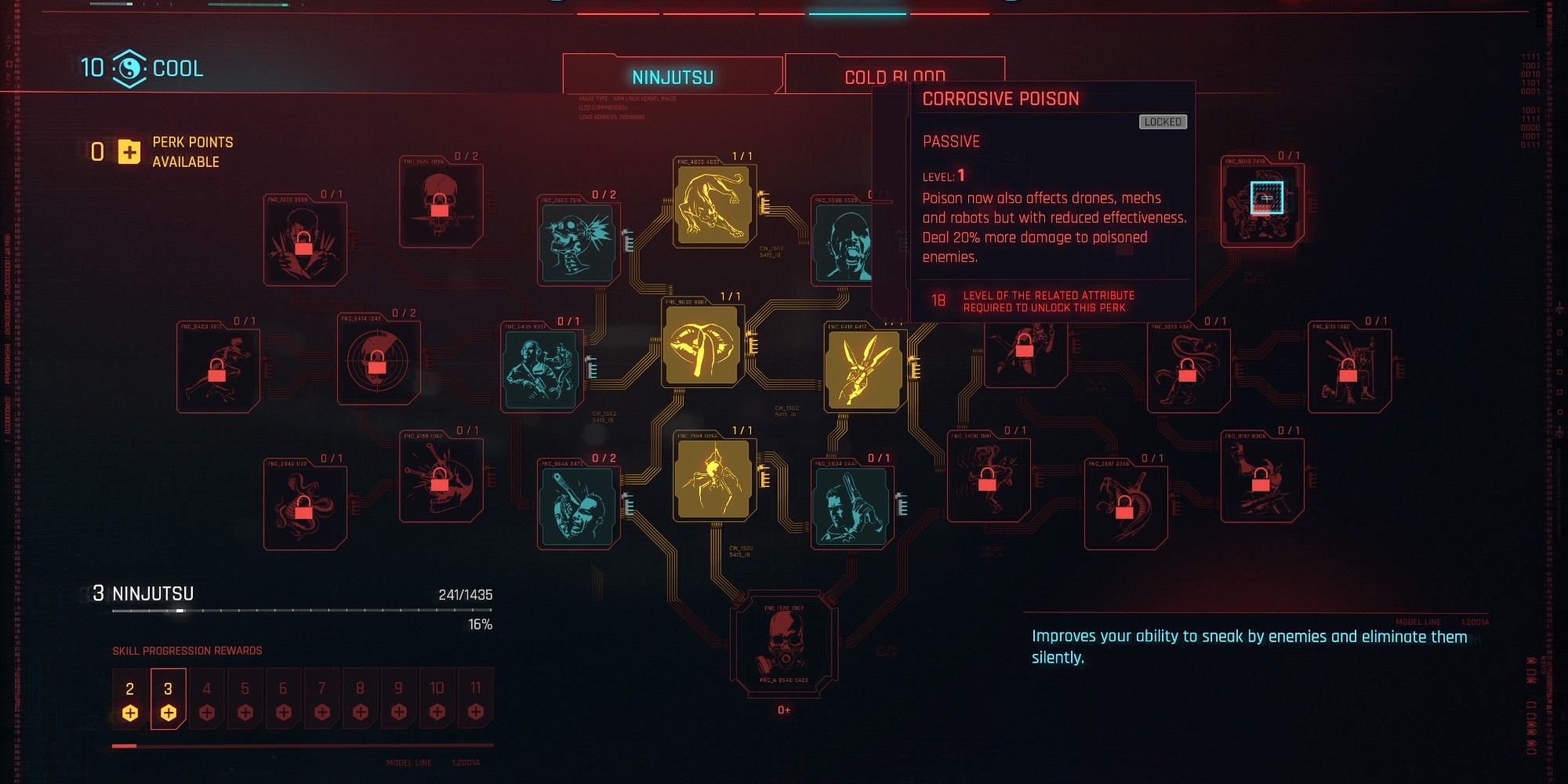Click the locked targeting reticle perk

(x=380, y=361)
